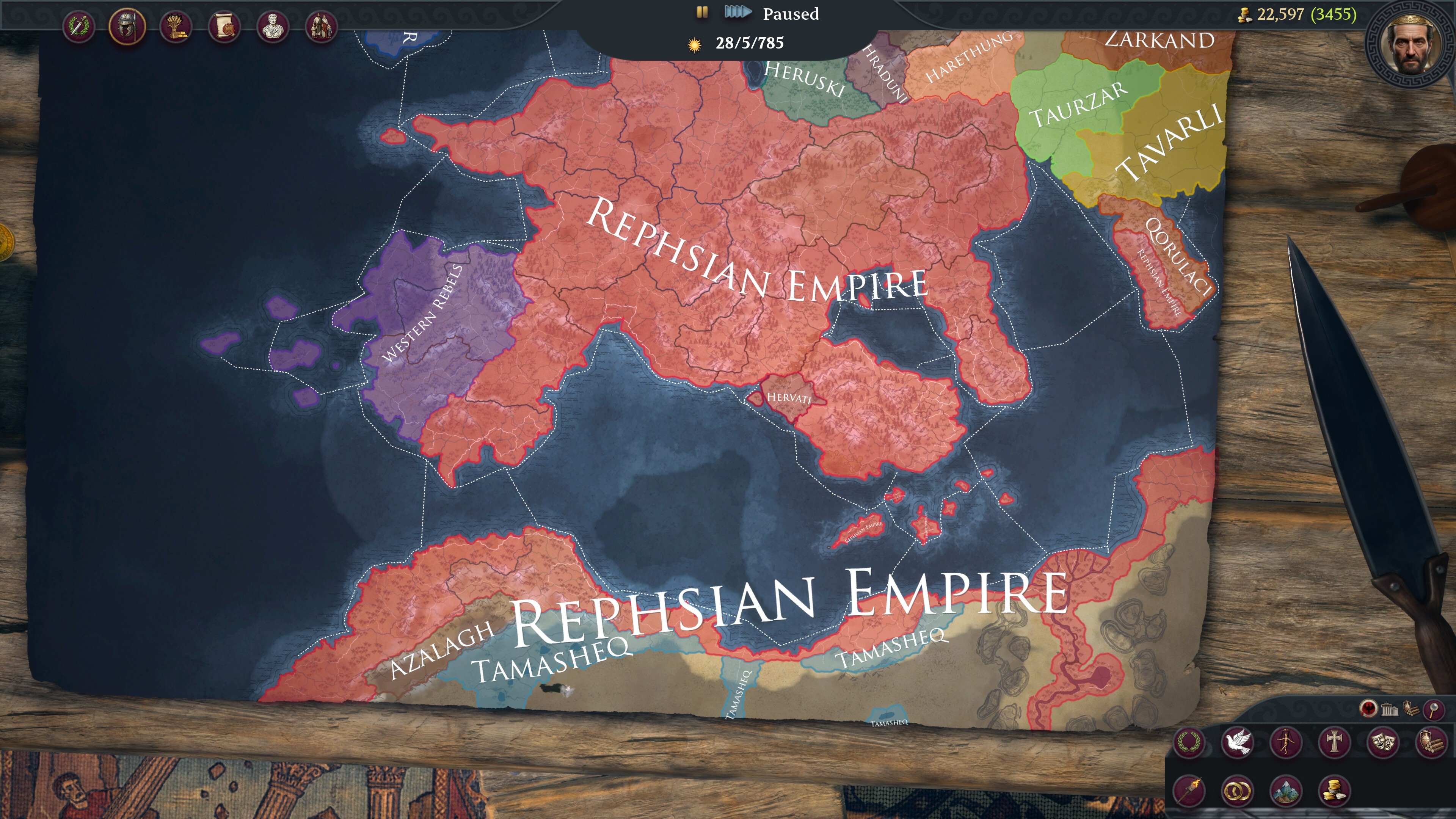Image resolution: width=1456 pixels, height=819 pixels.
Task: Change game speed with the blue arrows
Action: (737, 13)
